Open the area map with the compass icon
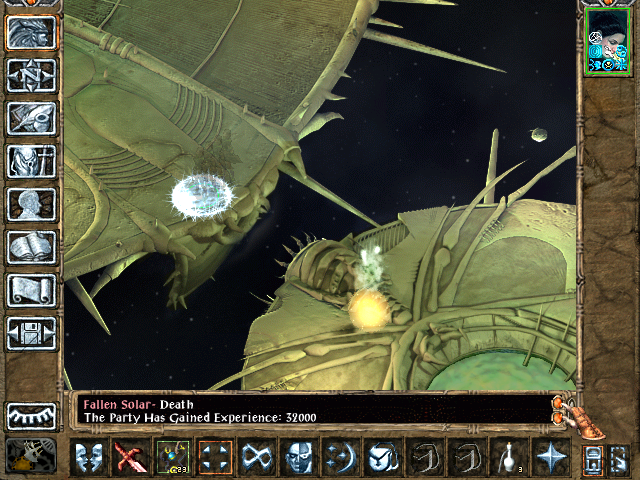This screenshot has width=640, height=480. [x=31, y=76]
